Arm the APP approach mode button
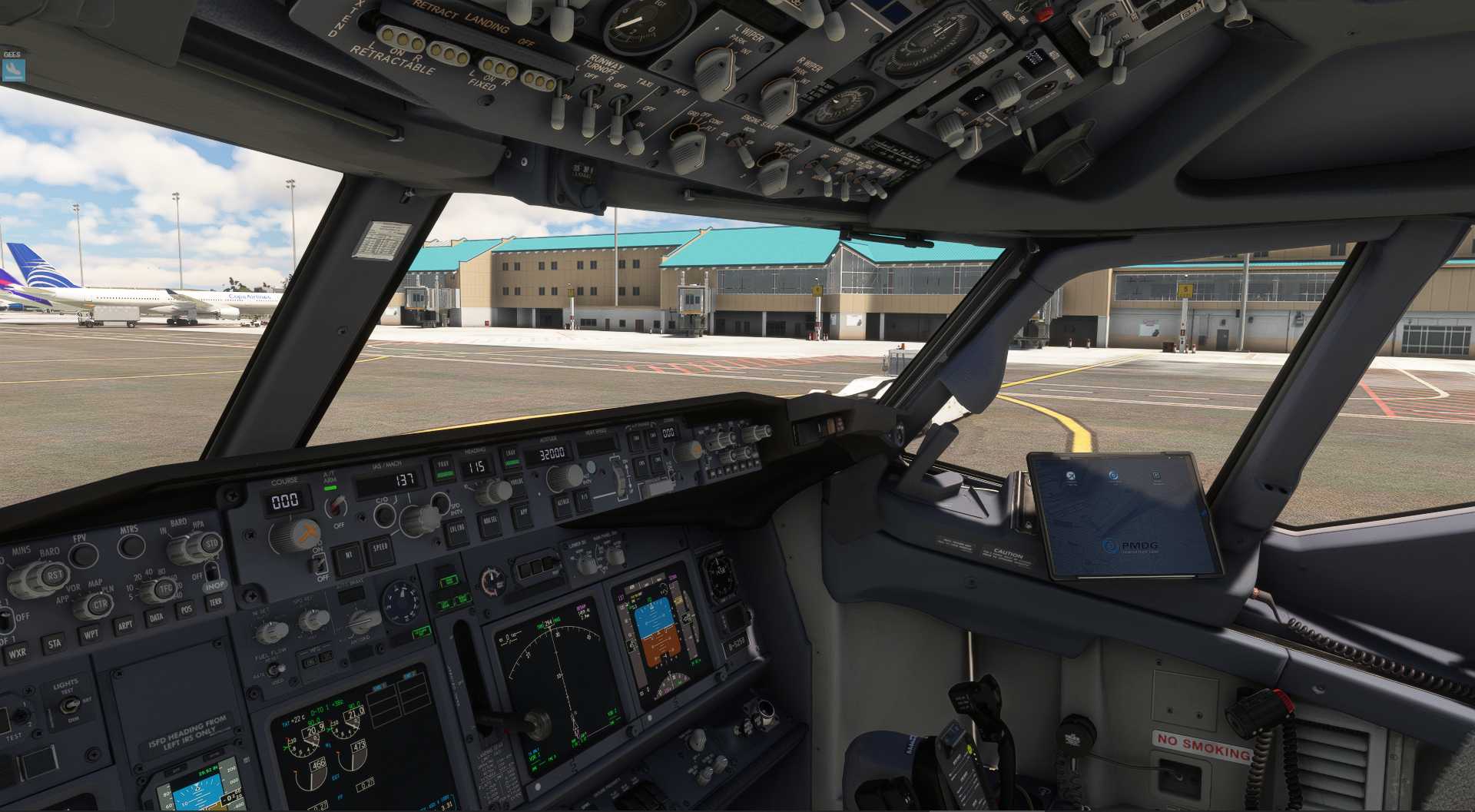 click(x=522, y=513)
